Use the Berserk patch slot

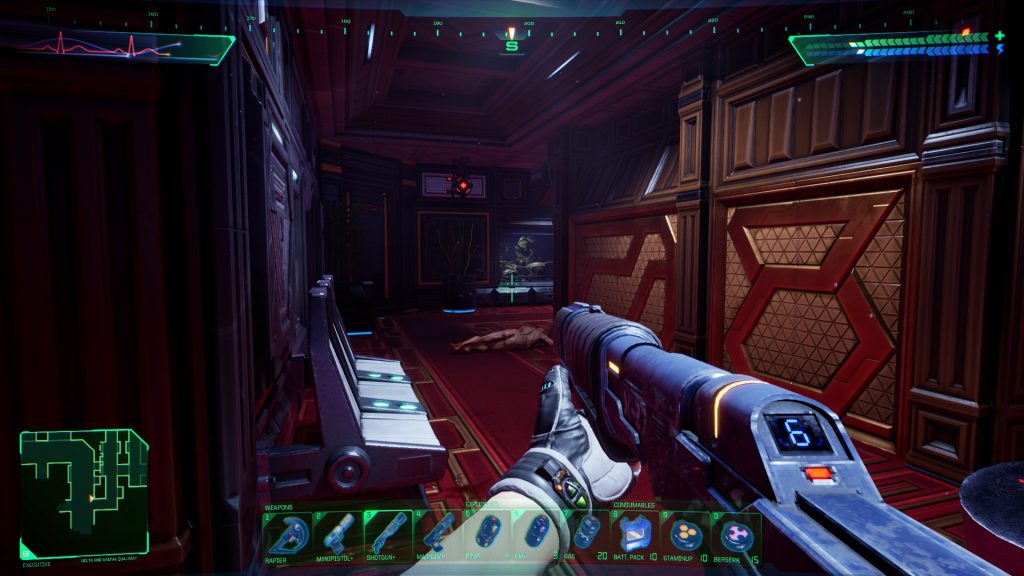736,536
